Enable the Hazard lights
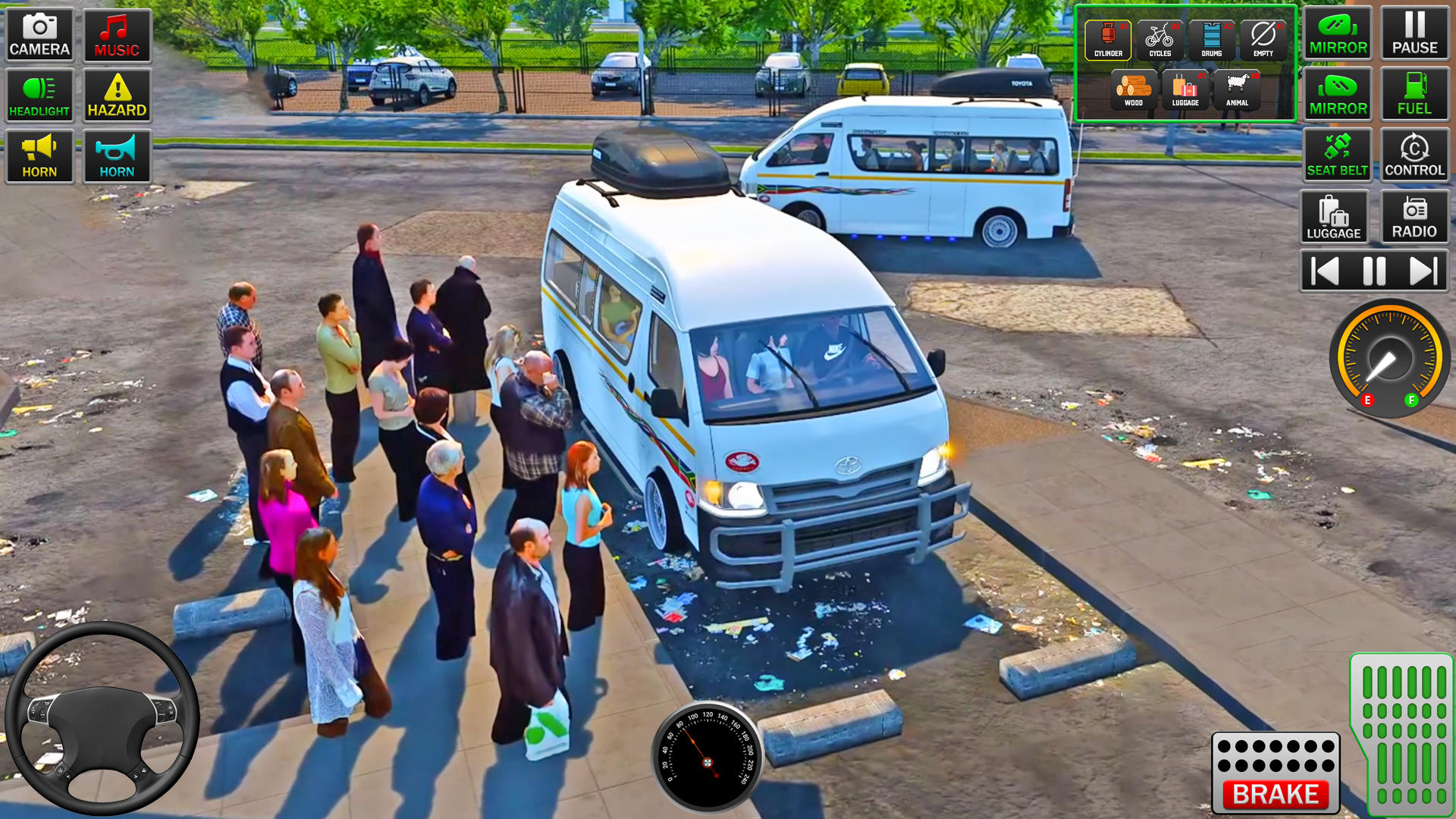This screenshot has height=819, width=1456. click(x=118, y=95)
